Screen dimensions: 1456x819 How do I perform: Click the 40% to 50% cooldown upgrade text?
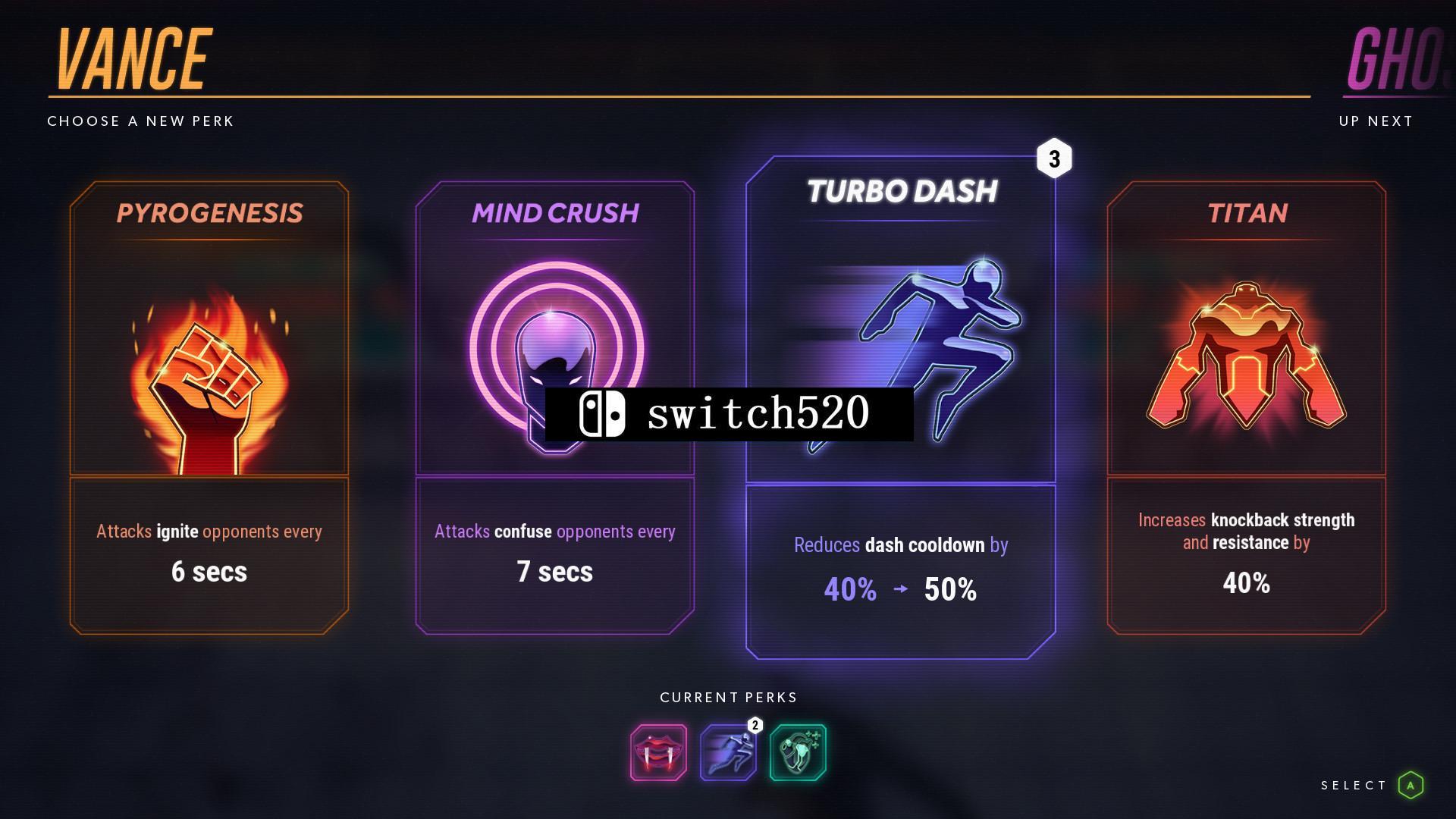901,588
